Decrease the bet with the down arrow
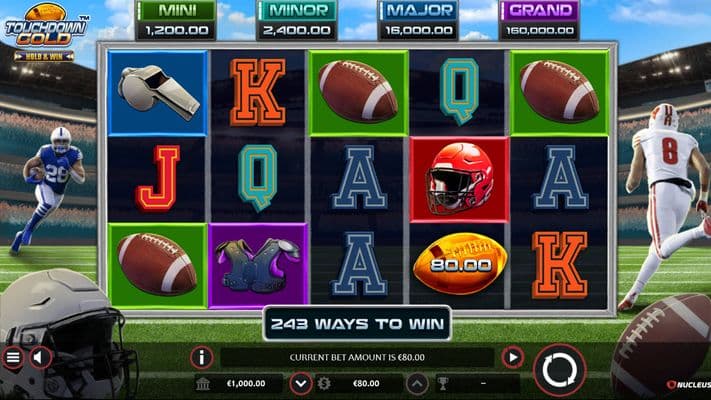The width and height of the screenshot is (711, 400). pos(300,383)
